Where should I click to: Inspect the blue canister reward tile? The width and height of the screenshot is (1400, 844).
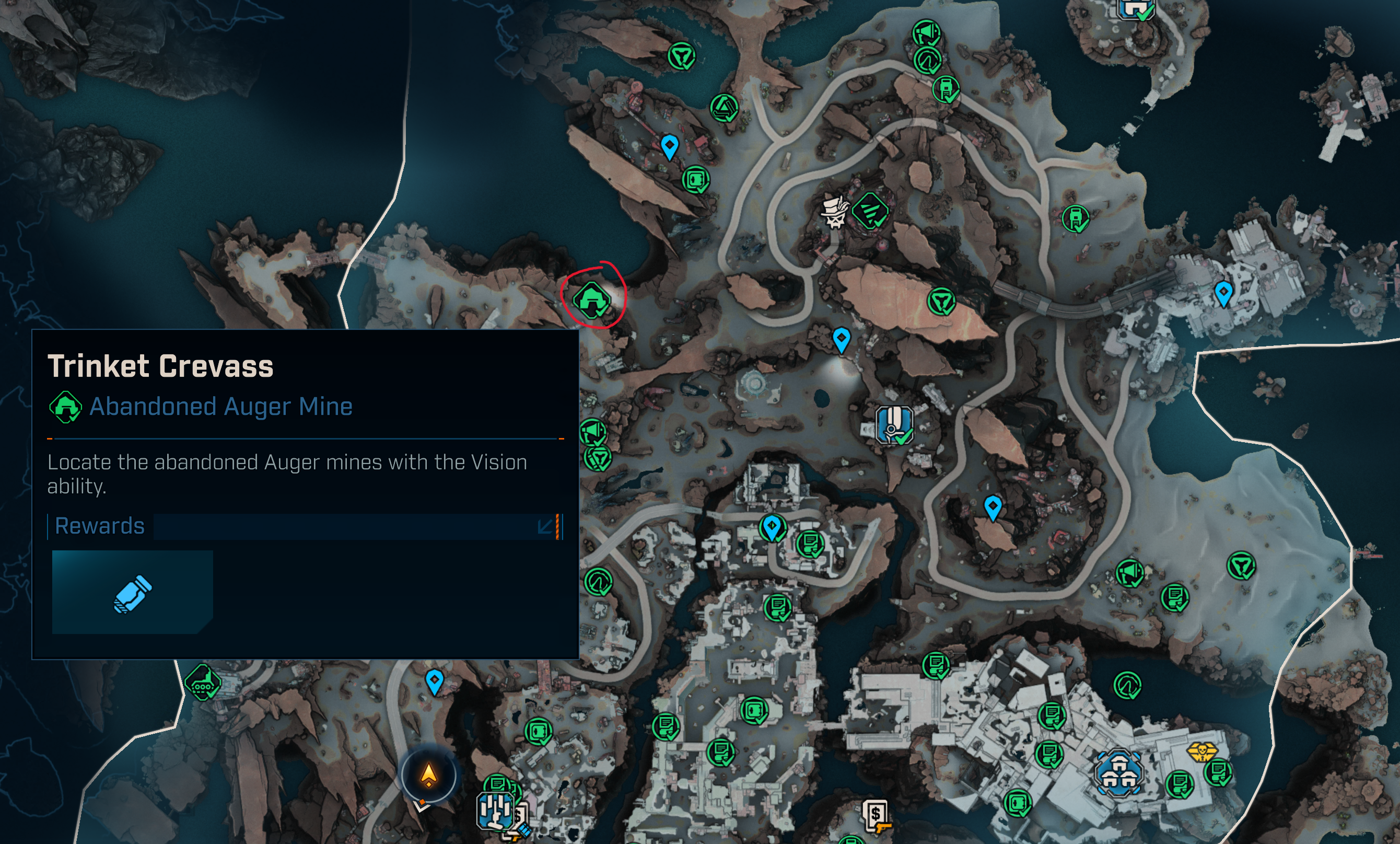pos(132,592)
